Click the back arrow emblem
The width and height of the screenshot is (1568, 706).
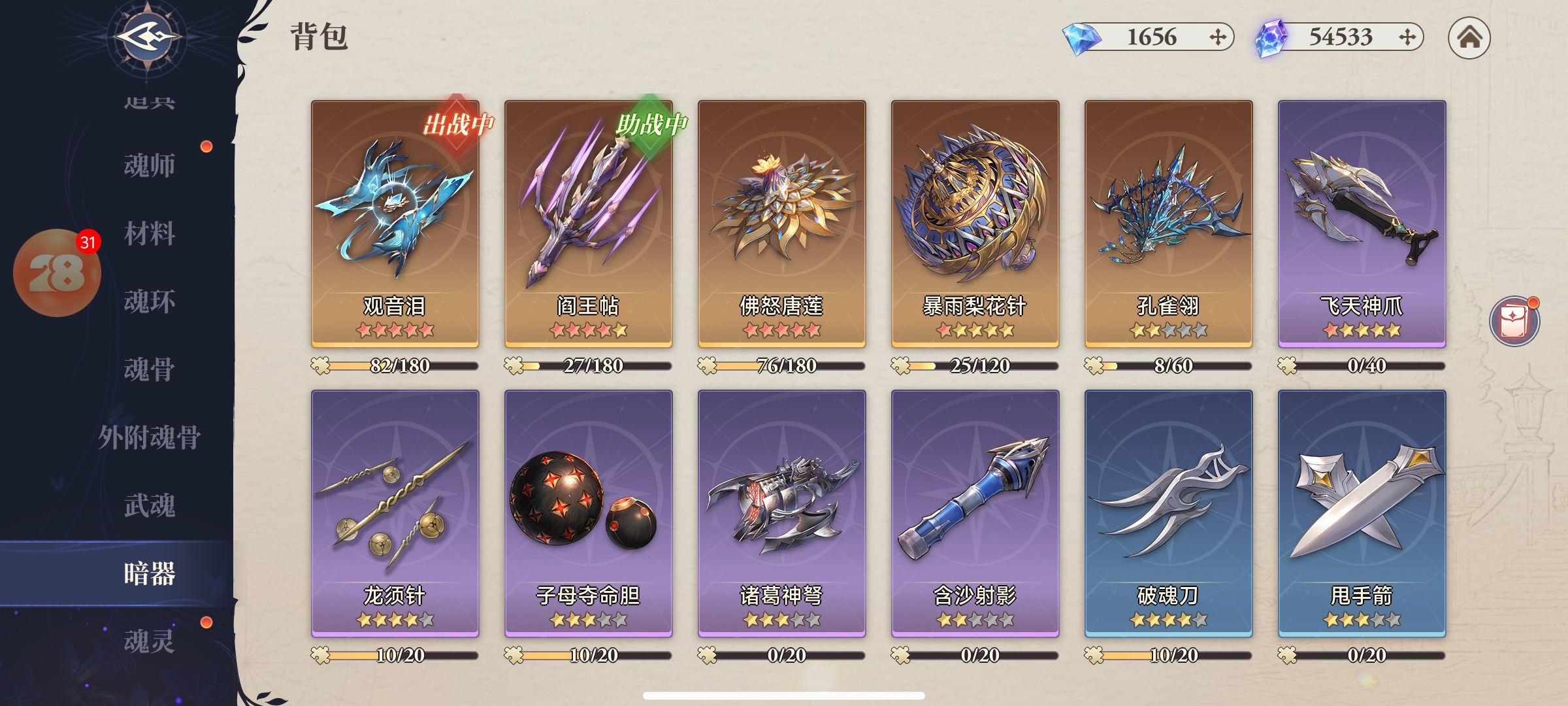point(148,37)
